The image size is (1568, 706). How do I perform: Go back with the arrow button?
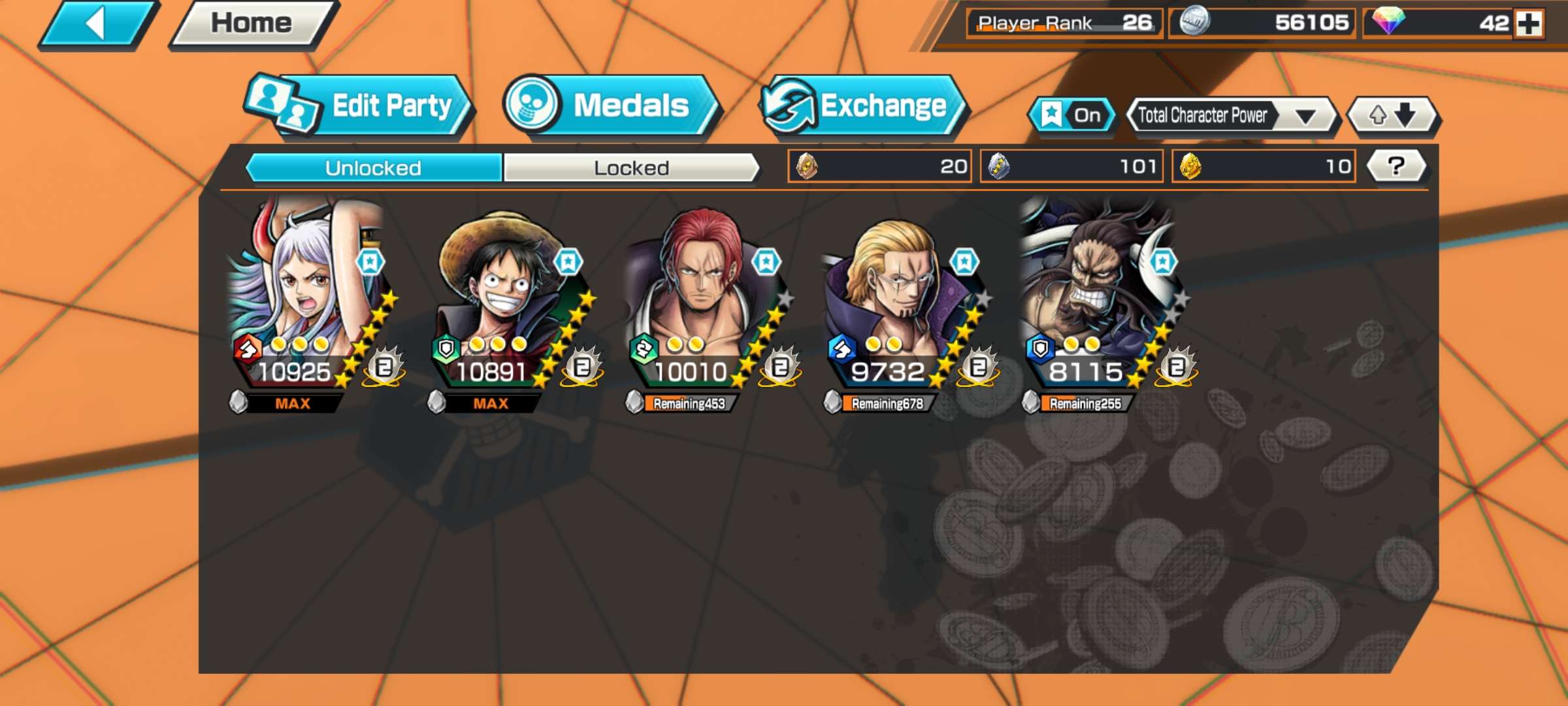pos(98,25)
